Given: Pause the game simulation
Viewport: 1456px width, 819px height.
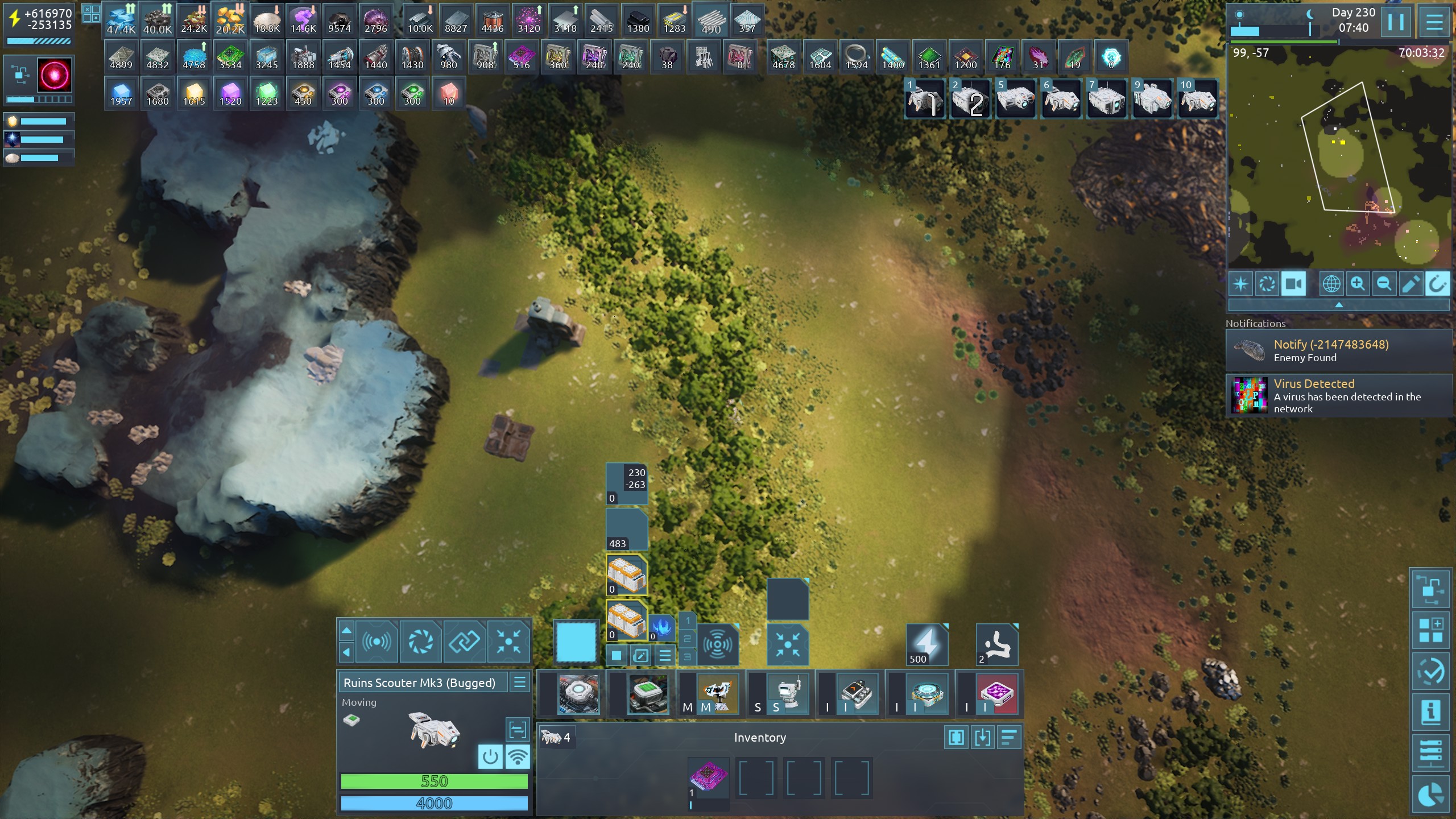Looking at the screenshot, I should pos(1396,22).
